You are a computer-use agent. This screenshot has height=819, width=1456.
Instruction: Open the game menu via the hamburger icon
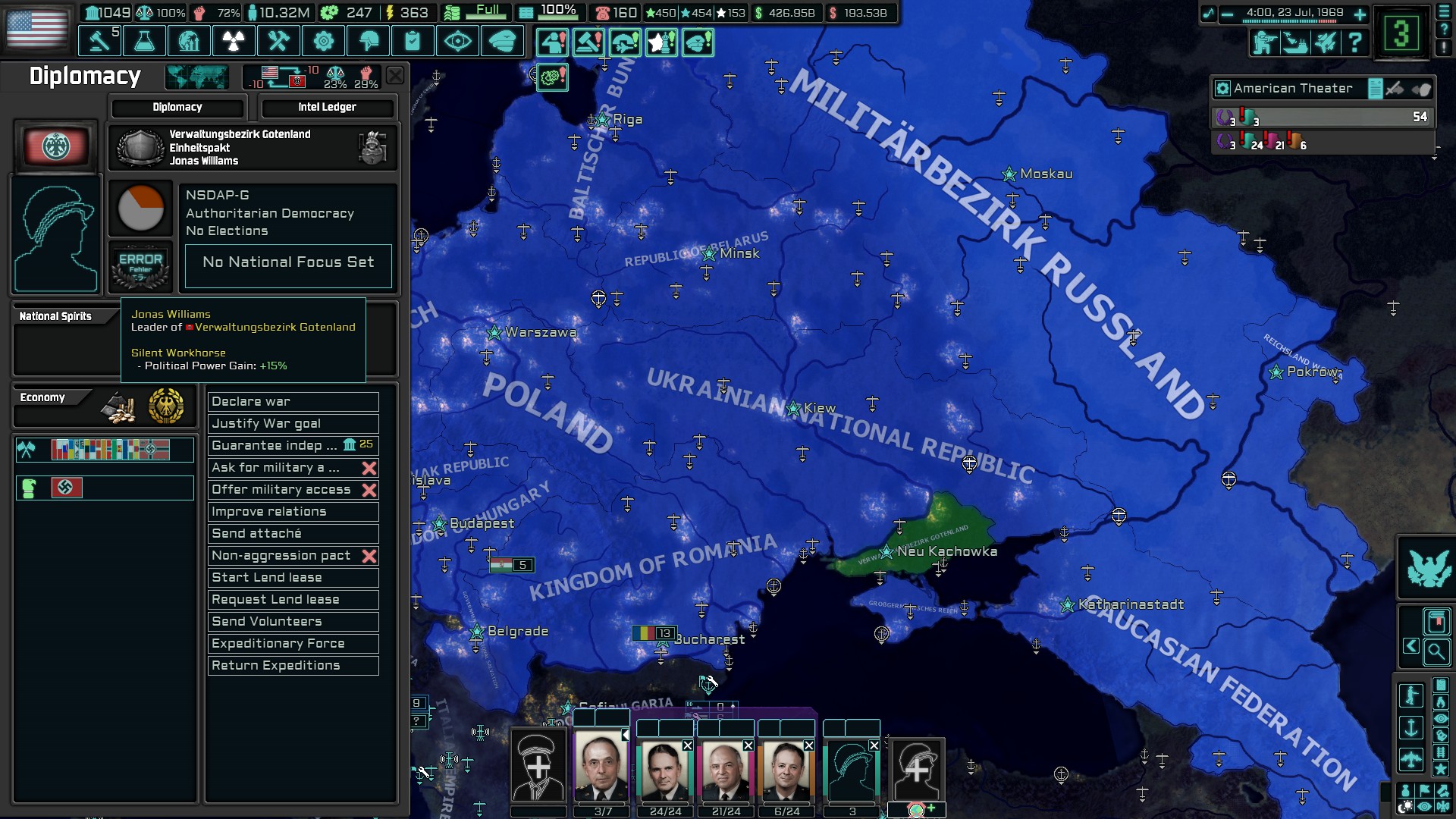(x=1444, y=12)
